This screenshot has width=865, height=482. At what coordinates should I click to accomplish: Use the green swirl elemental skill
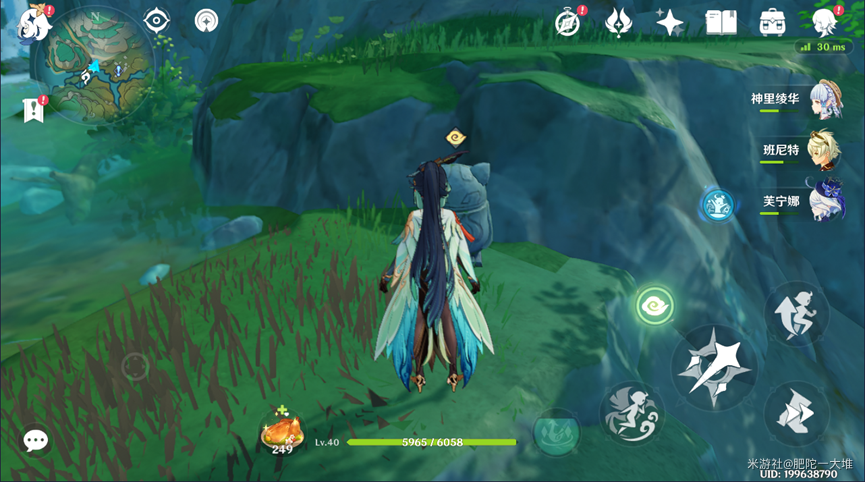[x=655, y=306]
